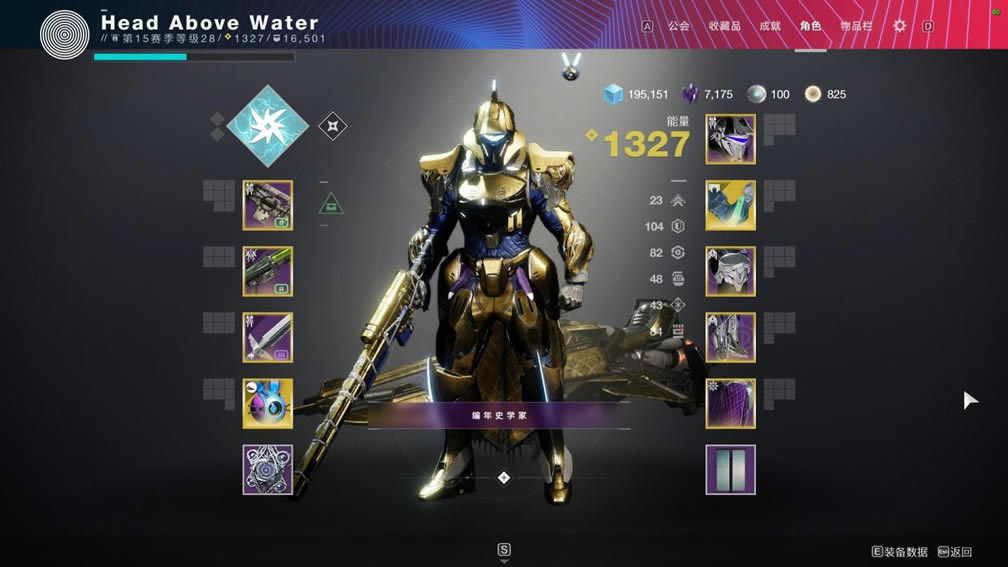Image resolution: width=1008 pixels, height=567 pixels.
Task: Choose the green energy weapon slot
Action: 268,271
